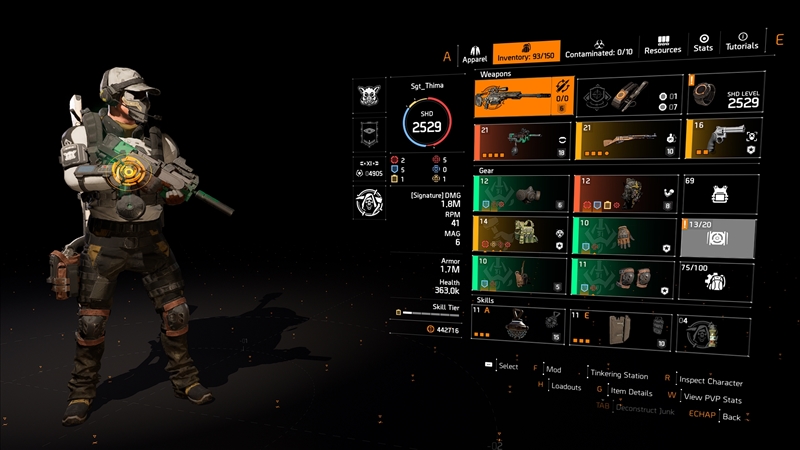Select the SHD Level watch slot
The height and width of the screenshot is (450, 800).
[724, 96]
